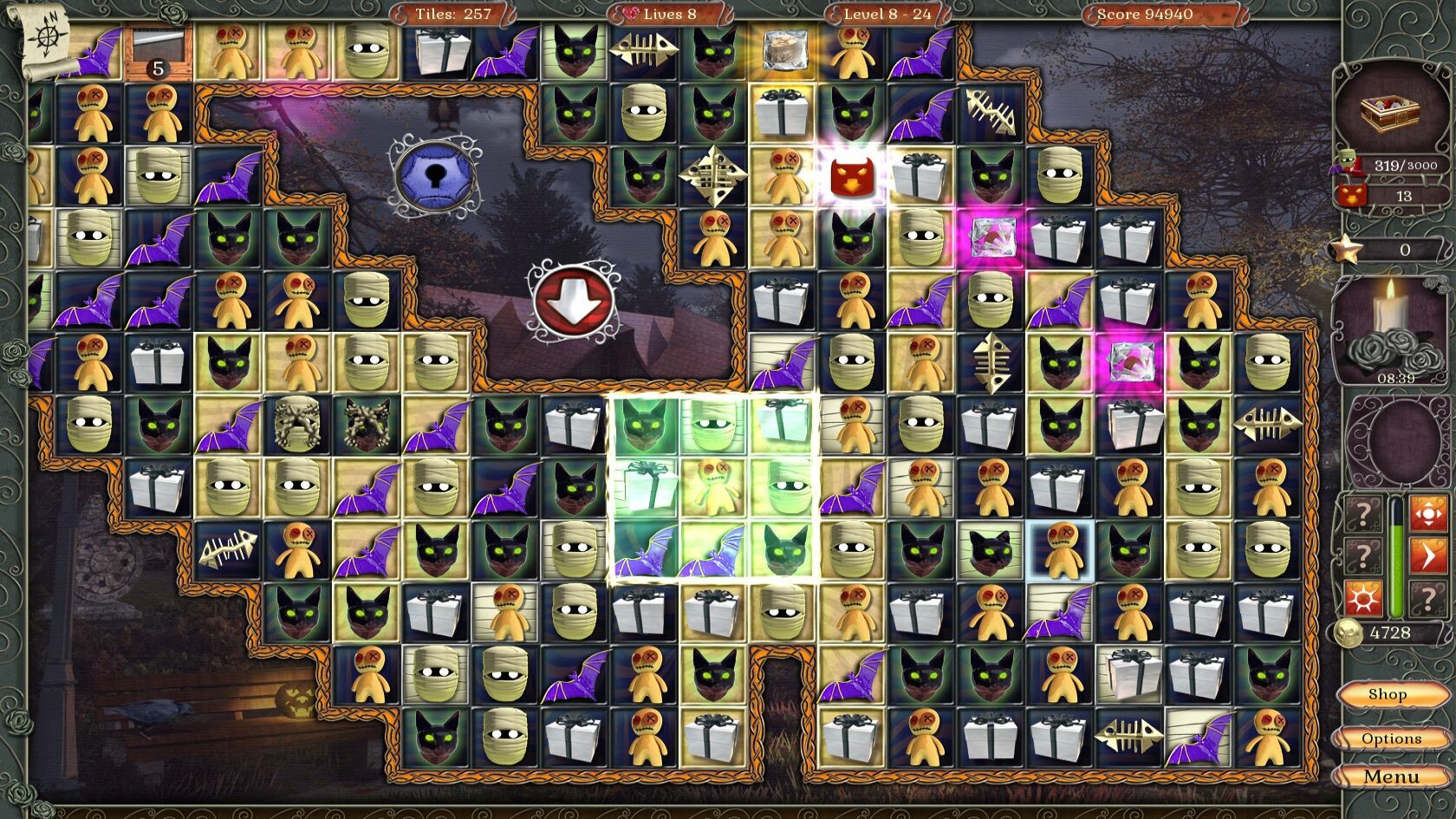Click the Level 8 - 24 banner
This screenshot has height=819, width=1456.
(x=886, y=14)
